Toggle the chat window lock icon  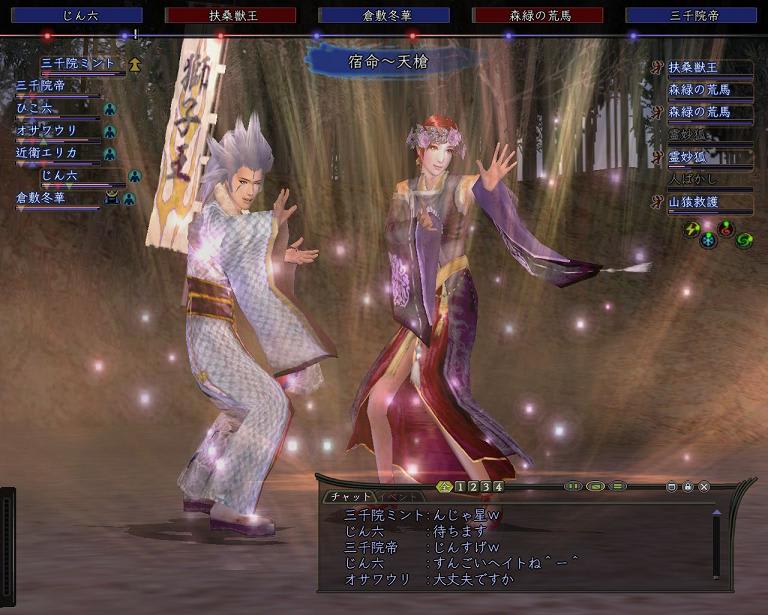coord(688,487)
